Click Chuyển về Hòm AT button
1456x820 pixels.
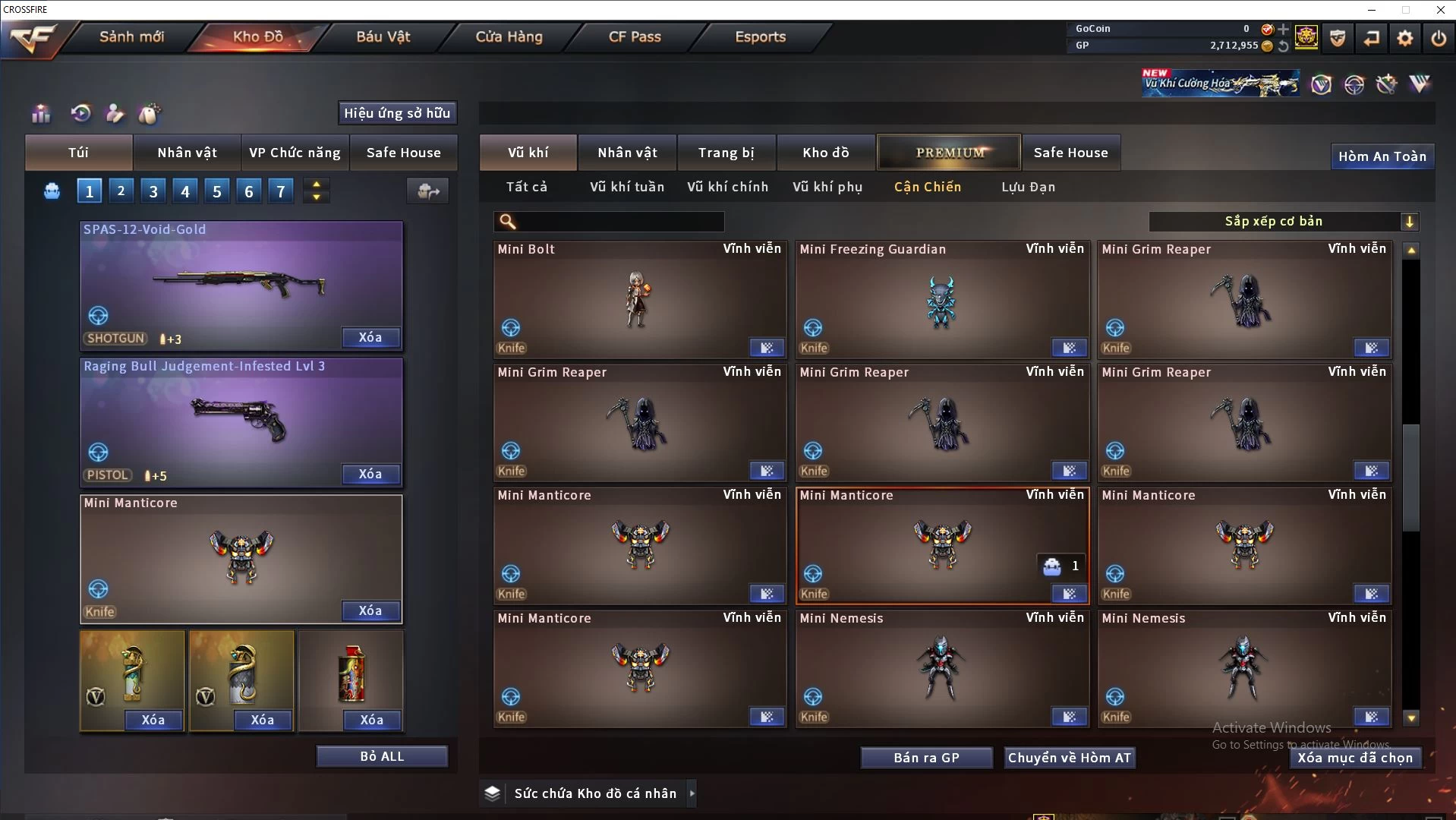[x=1070, y=758]
